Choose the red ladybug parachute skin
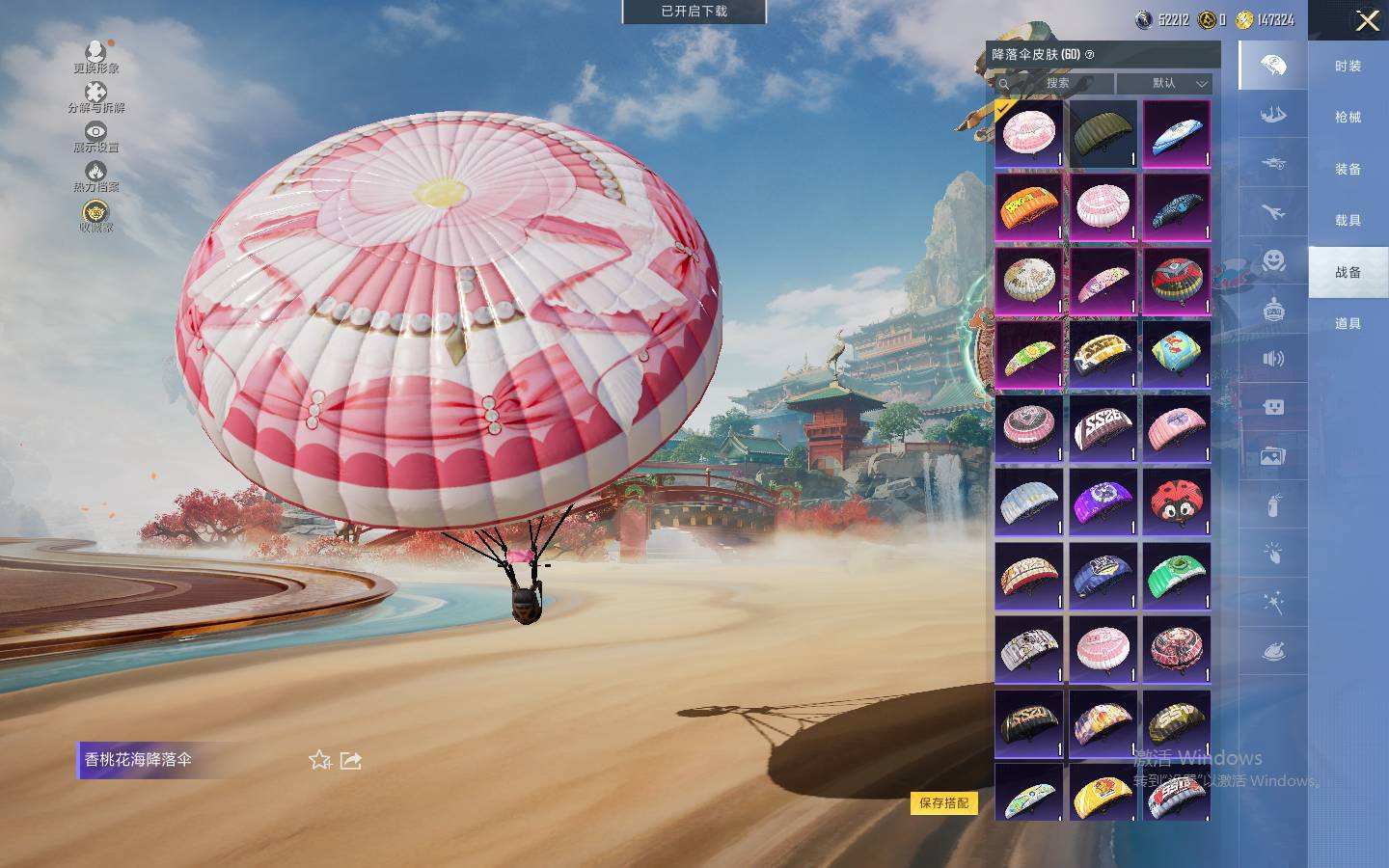 coord(1176,502)
